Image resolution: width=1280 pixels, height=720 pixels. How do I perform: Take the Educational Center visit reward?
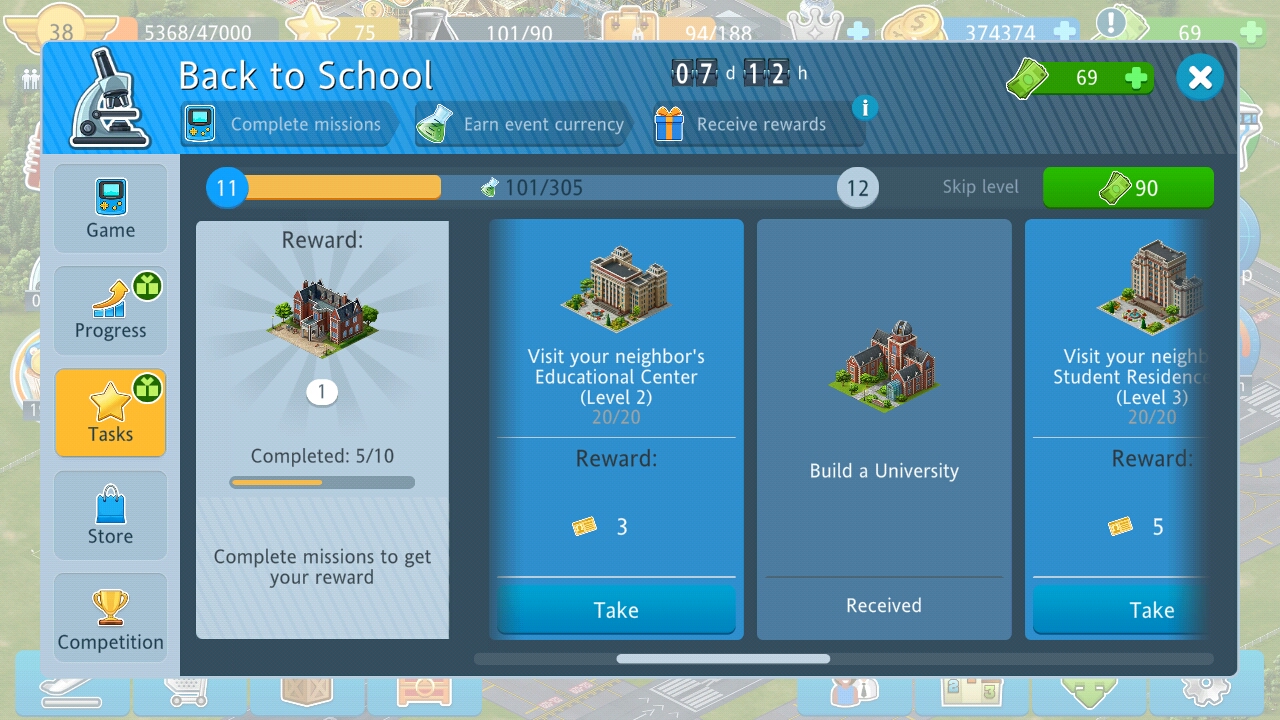[616, 609]
